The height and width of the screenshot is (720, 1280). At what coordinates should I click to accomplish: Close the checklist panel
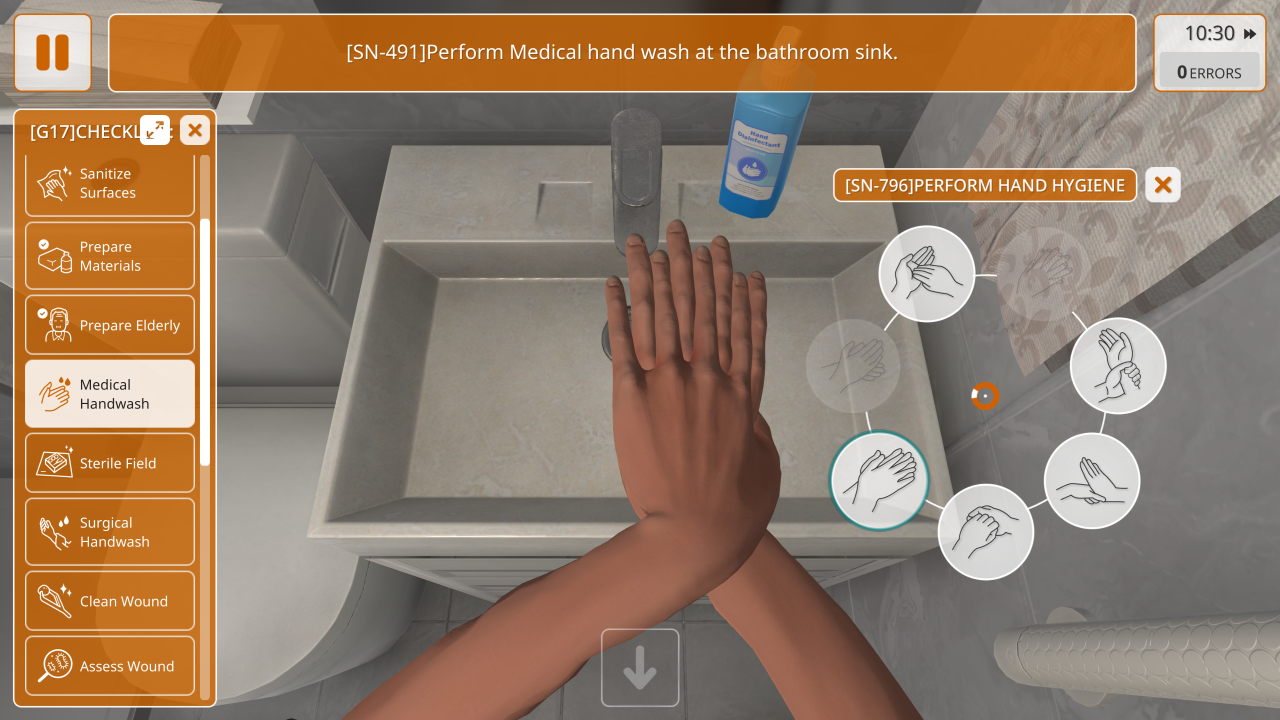[195, 129]
